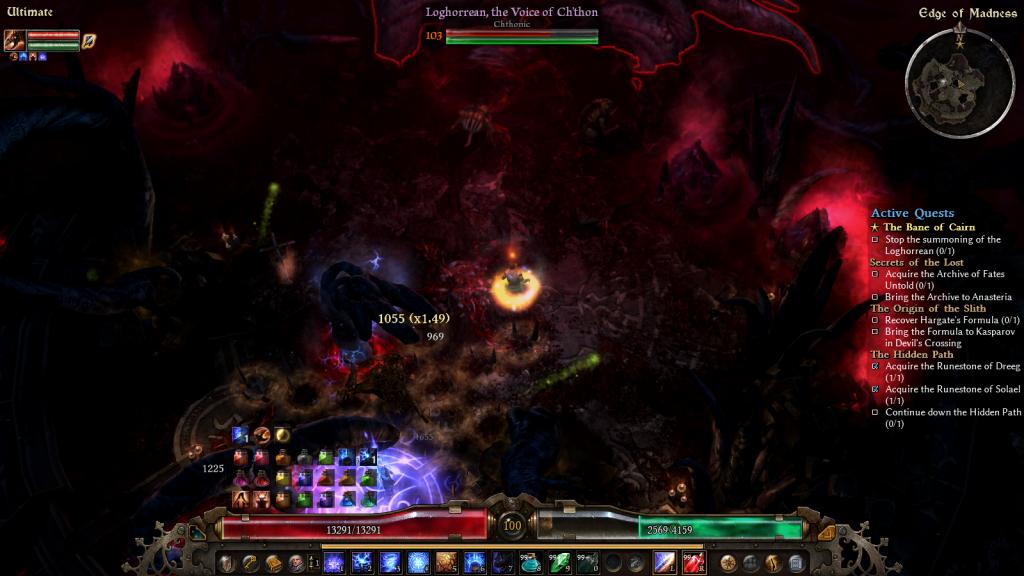This screenshot has height=576, width=1024.
Task: Click the grey-haired face icon on menu bar
Action: pos(296,563)
